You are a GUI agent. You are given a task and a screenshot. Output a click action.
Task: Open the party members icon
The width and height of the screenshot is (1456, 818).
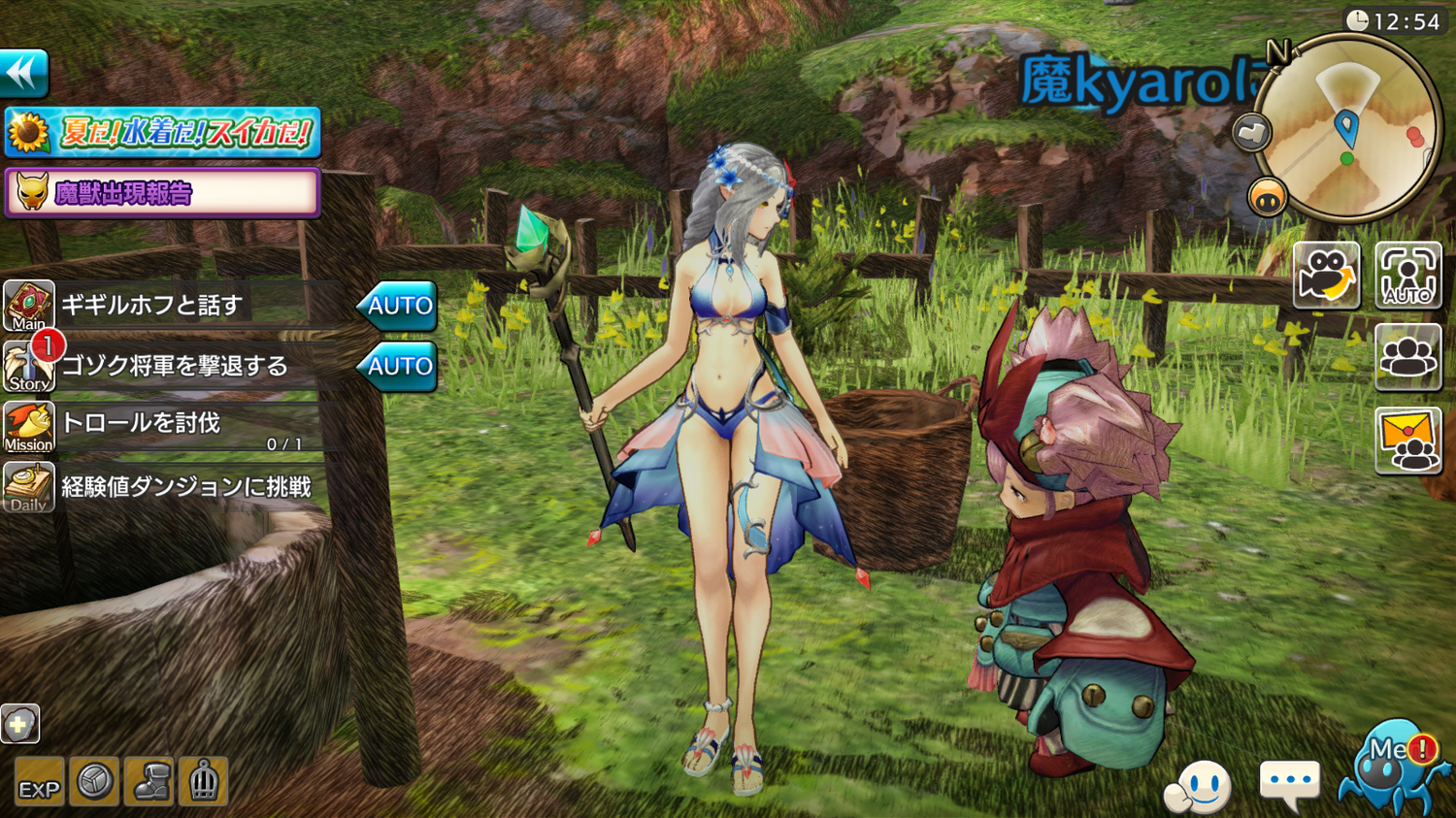1407,357
